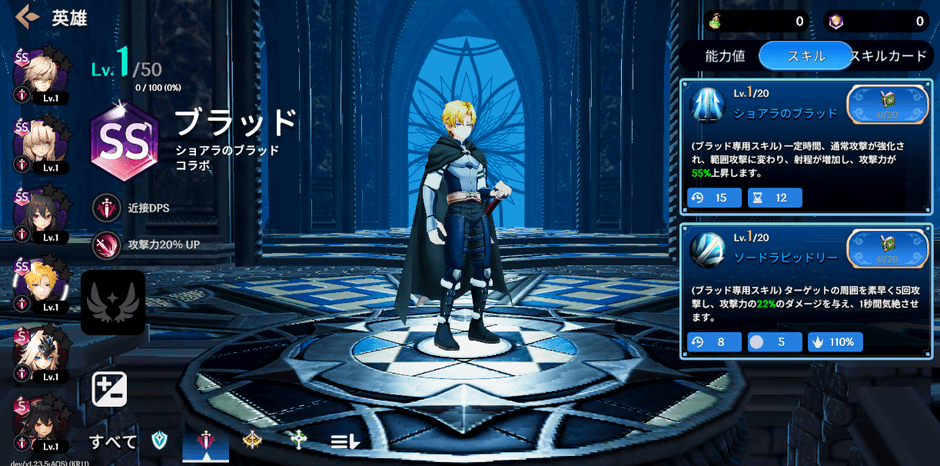Open the winged emblem slot
Image resolution: width=940 pixels, height=466 pixels.
point(113,302)
